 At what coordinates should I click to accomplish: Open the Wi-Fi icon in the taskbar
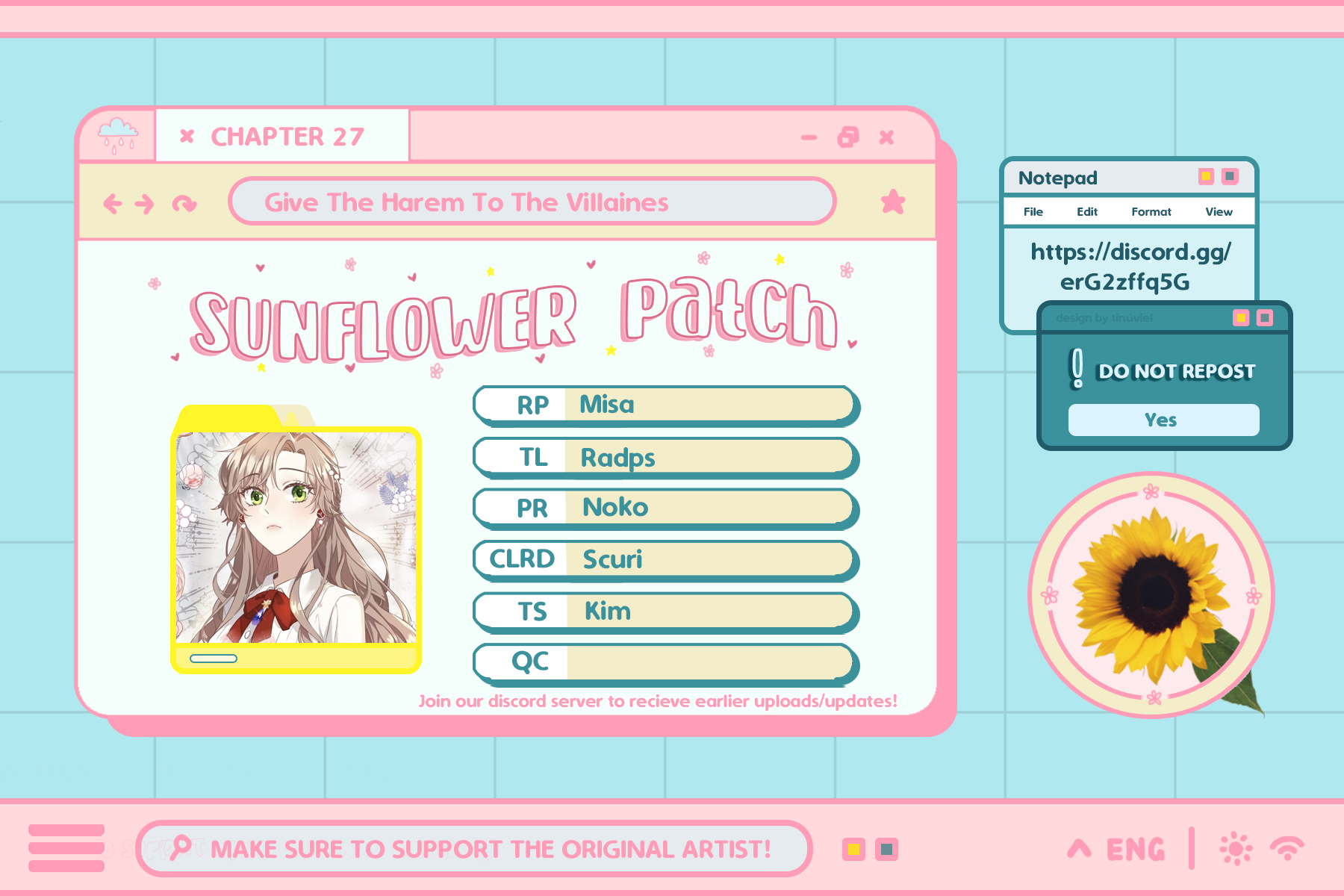click(1287, 848)
